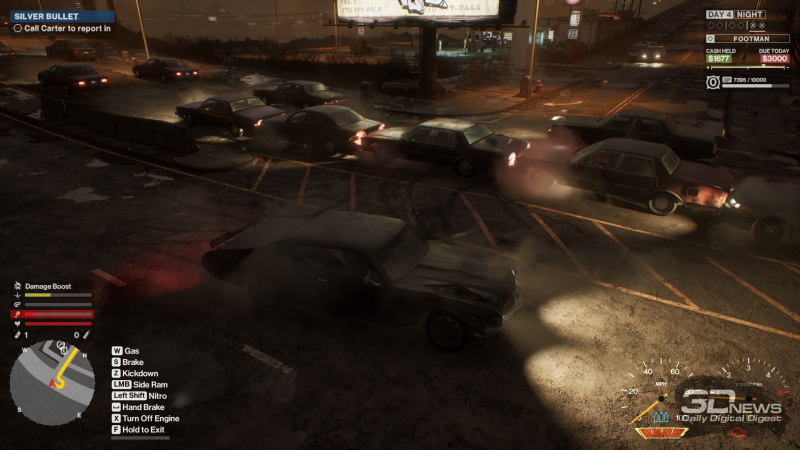
Task: Click the XP level badge icon
Action: pyautogui.click(x=713, y=81)
